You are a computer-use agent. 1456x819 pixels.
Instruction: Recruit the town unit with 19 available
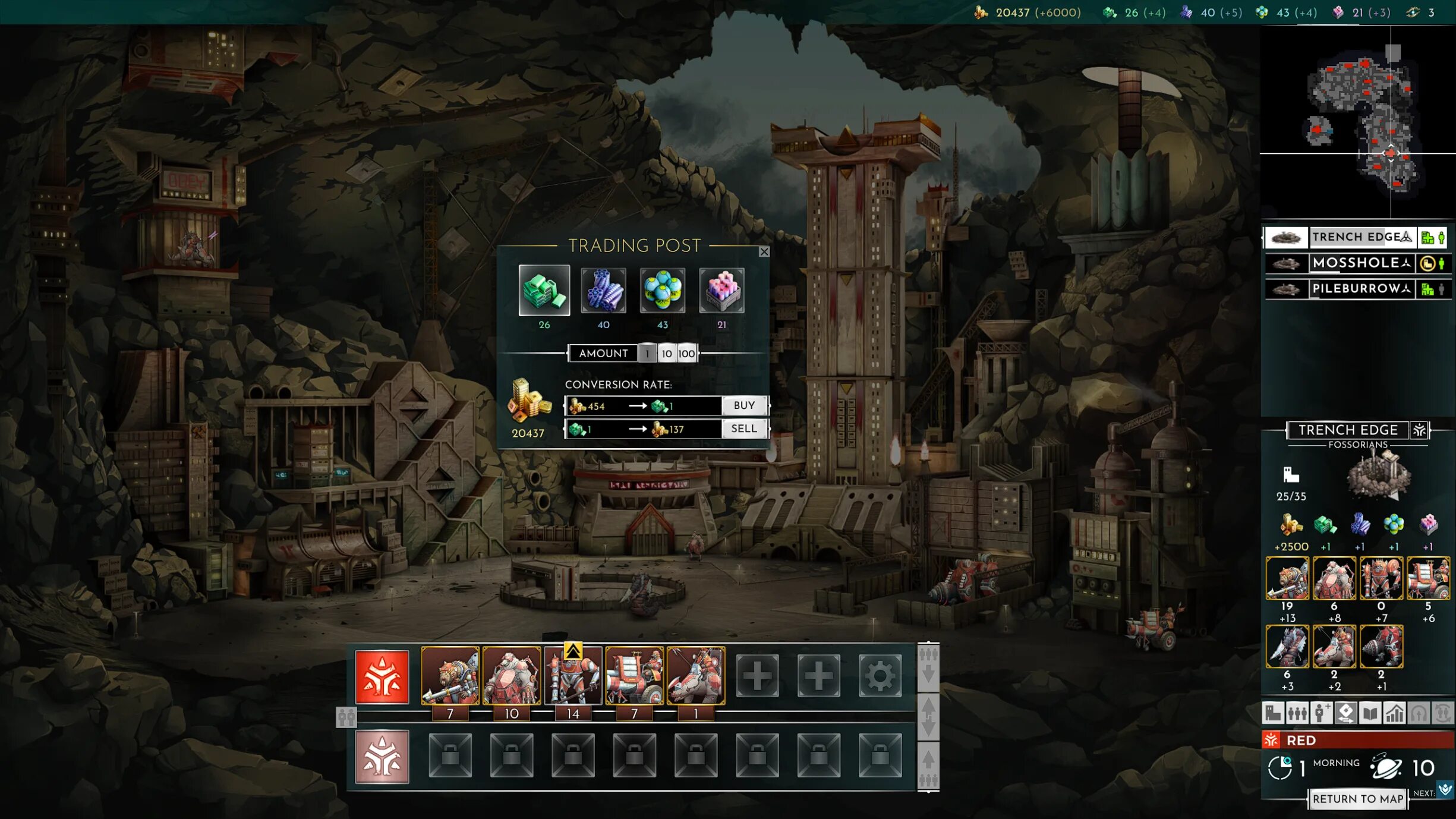tap(1287, 578)
